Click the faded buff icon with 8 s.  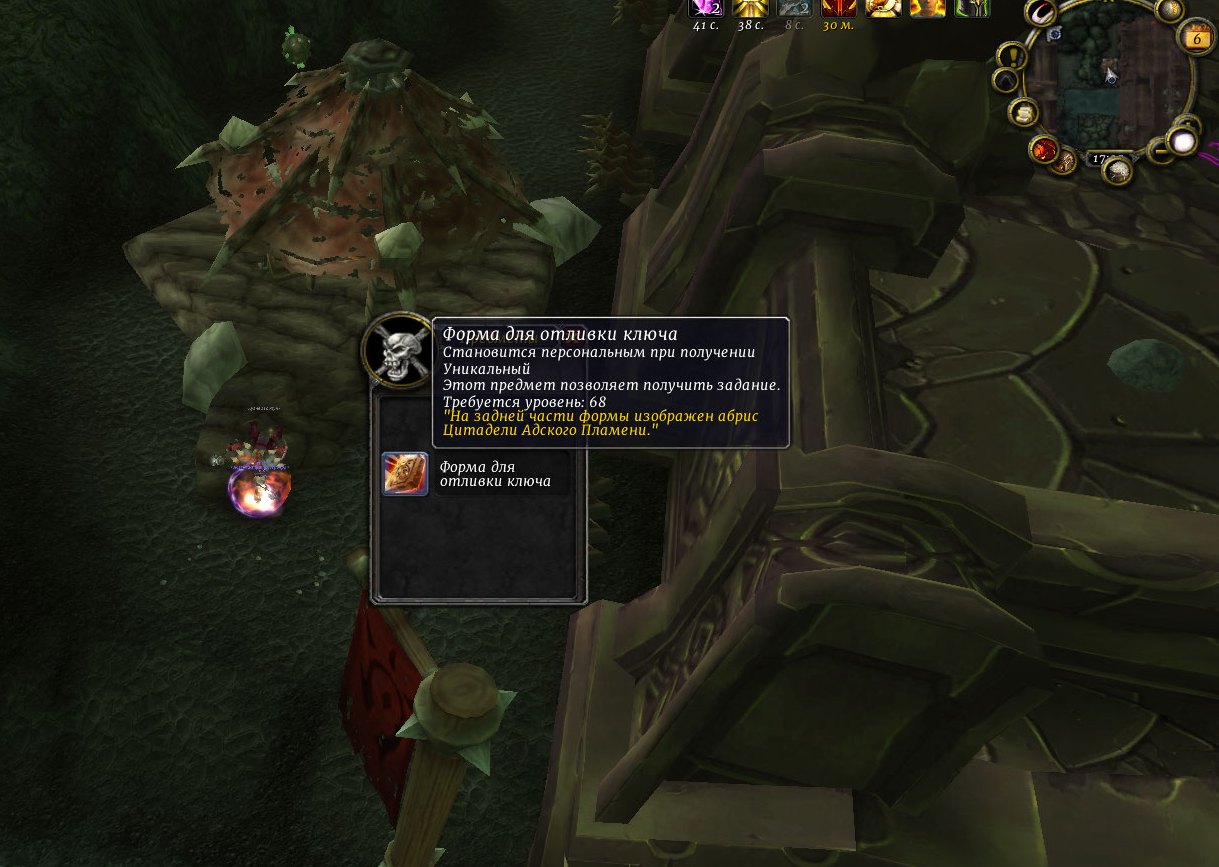(x=793, y=8)
